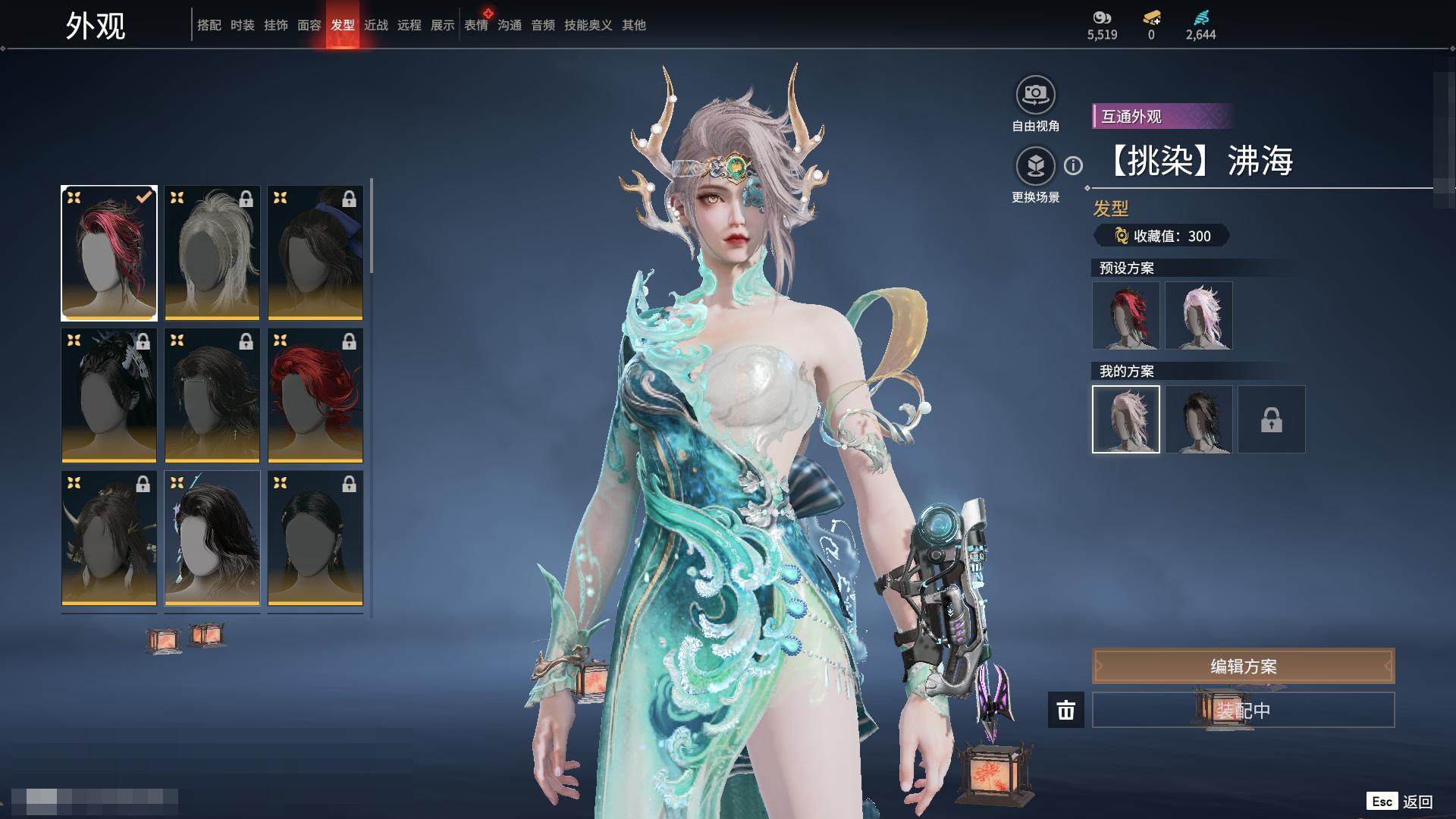Open the 表情 tab

(476, 25)
